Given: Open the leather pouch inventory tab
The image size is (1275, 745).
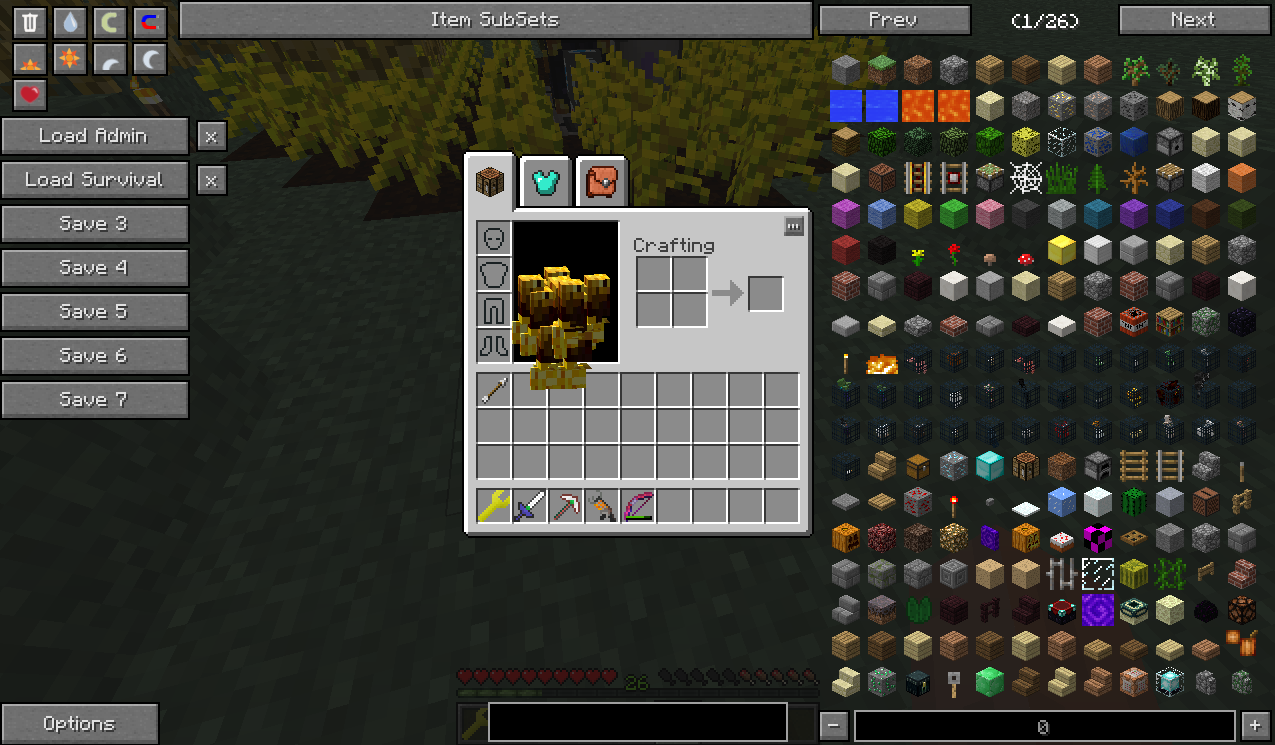Looking at the screenshot, I should [x=601, y=182].
